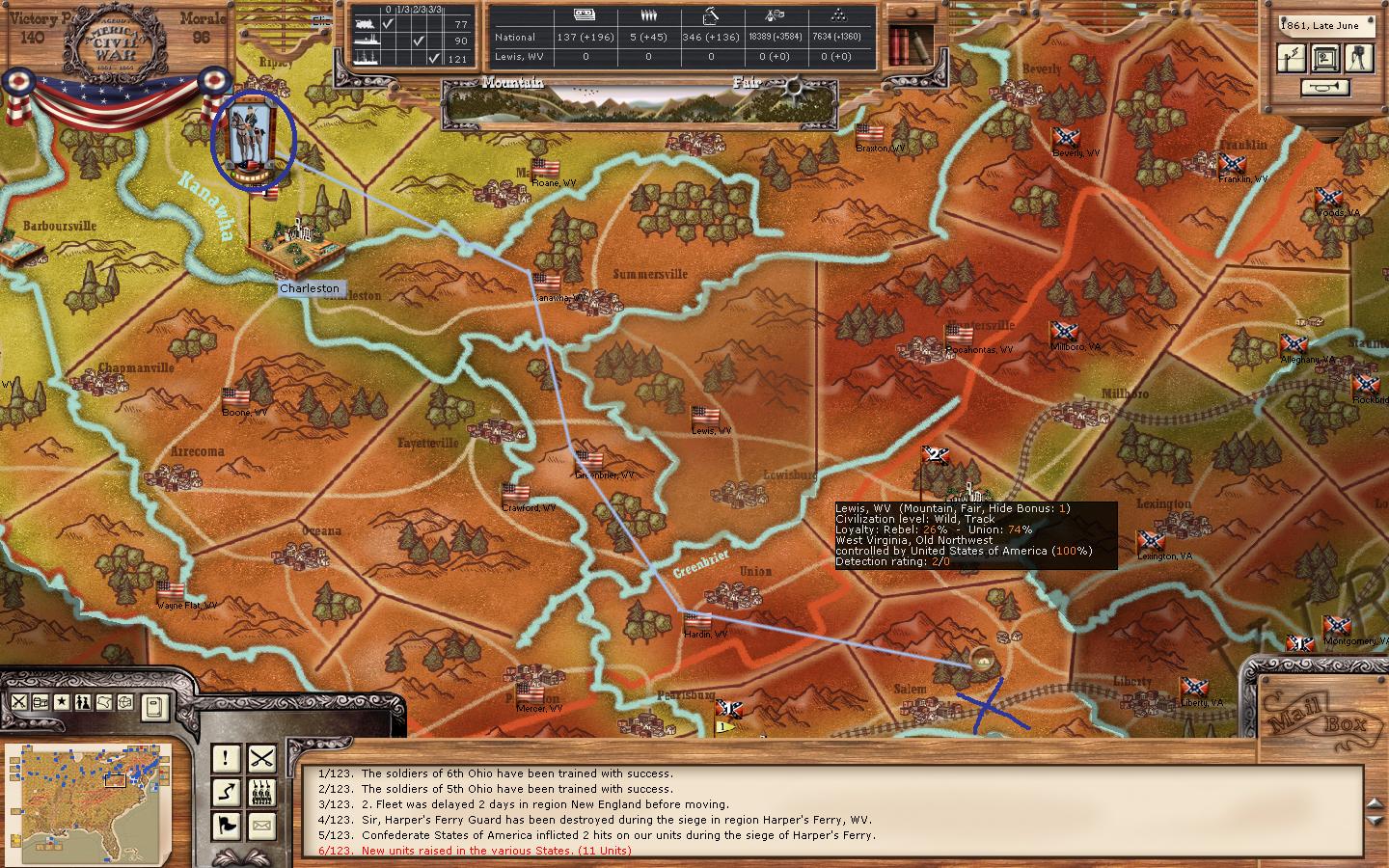Toggle the star objectives map filter
Screen dimensions: 1389x868
[x=62, y=702]
